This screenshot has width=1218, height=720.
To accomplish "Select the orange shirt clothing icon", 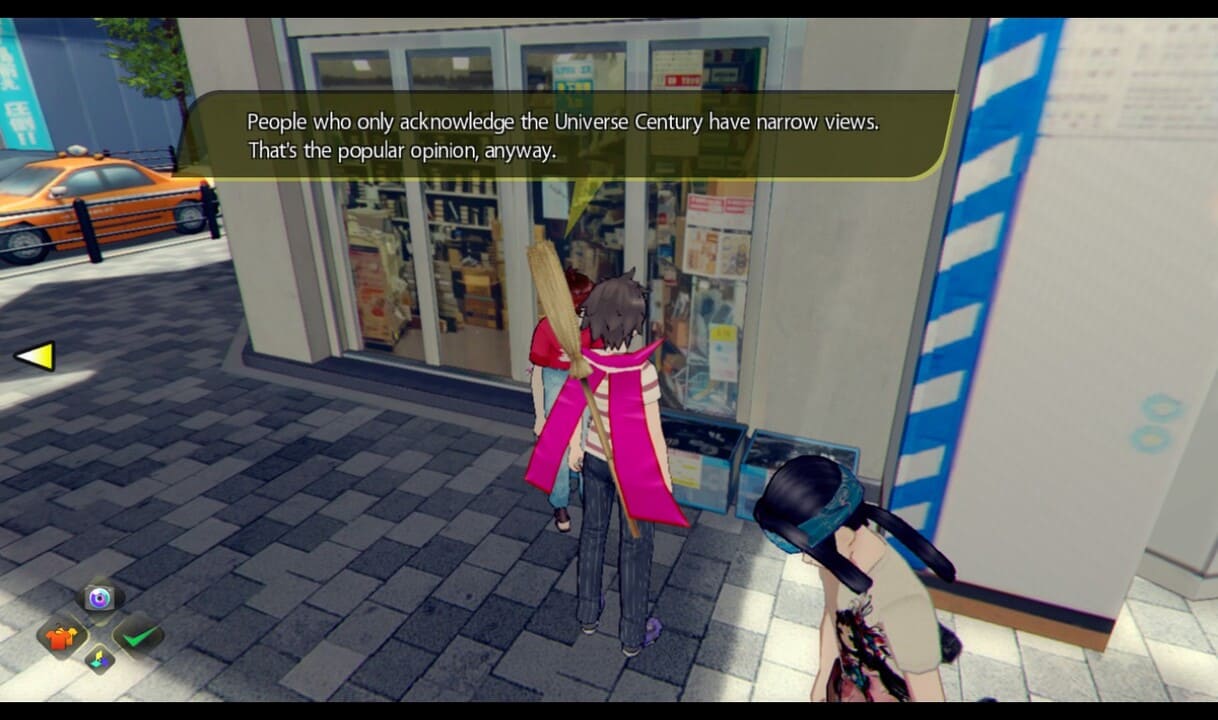I will [x=60, y=636].
